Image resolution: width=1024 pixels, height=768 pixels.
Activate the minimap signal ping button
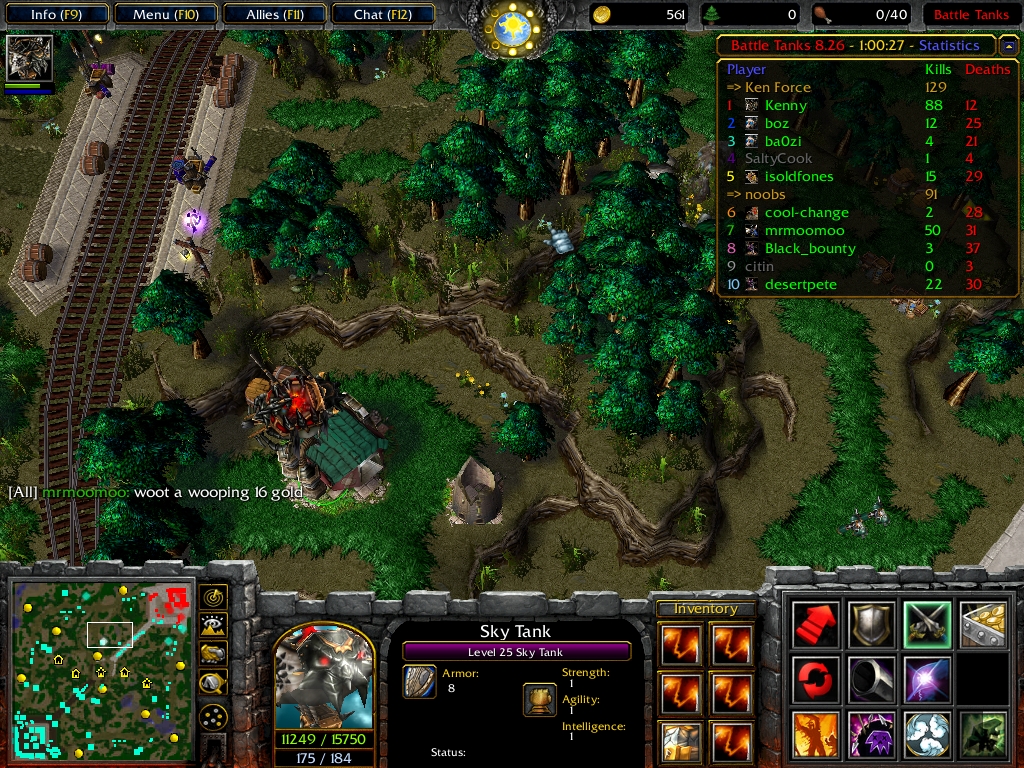tap(213, 597)
